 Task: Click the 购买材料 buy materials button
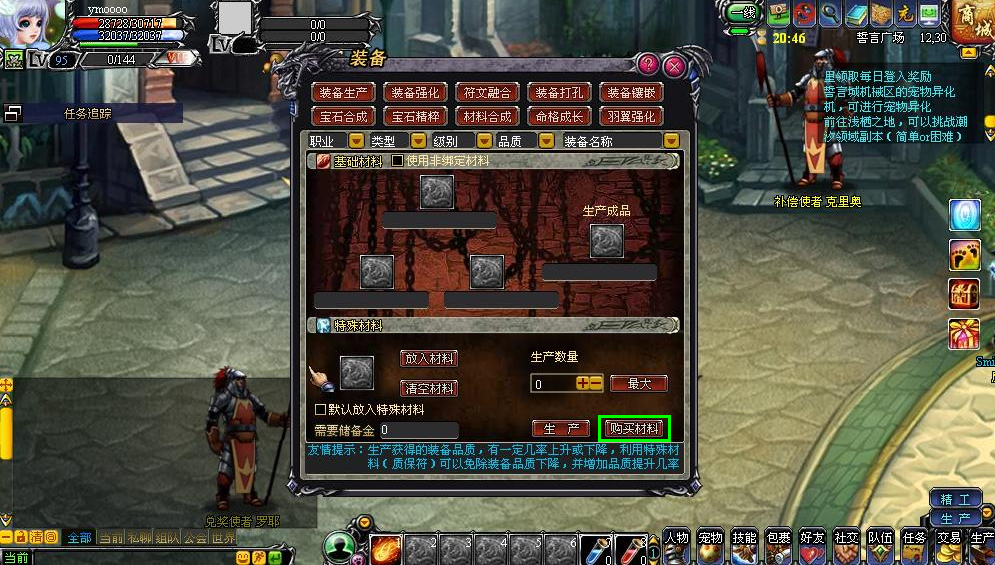(x=634, y=429)
